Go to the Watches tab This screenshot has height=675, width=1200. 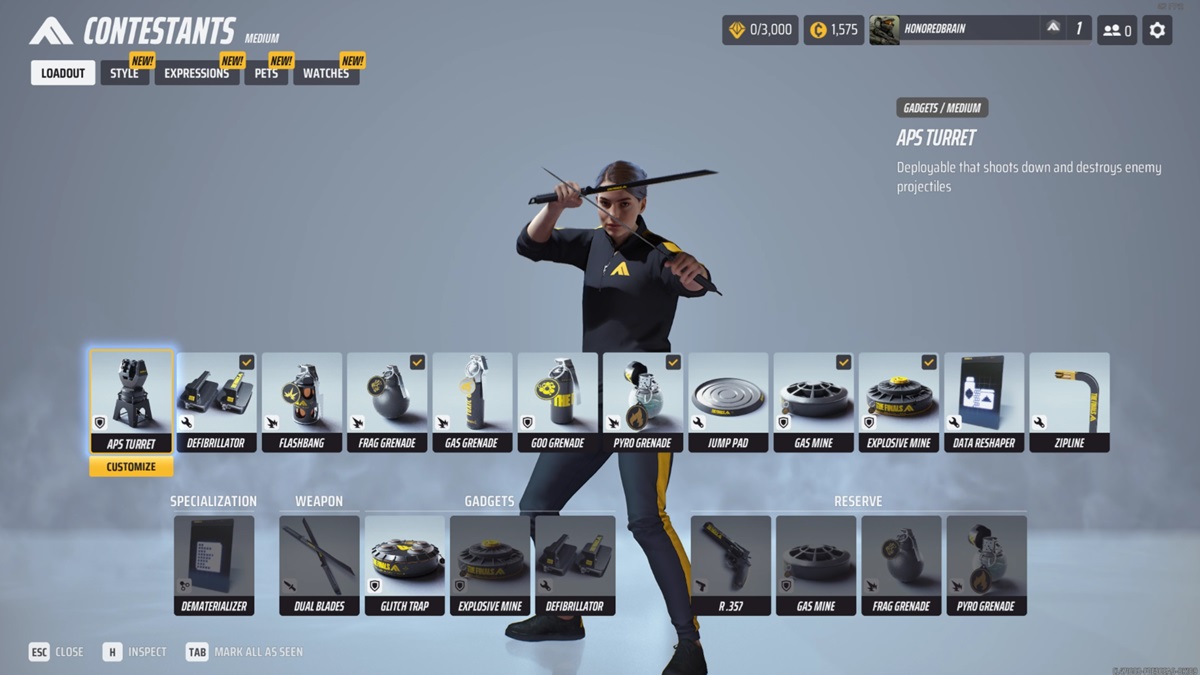coord(325,73)
